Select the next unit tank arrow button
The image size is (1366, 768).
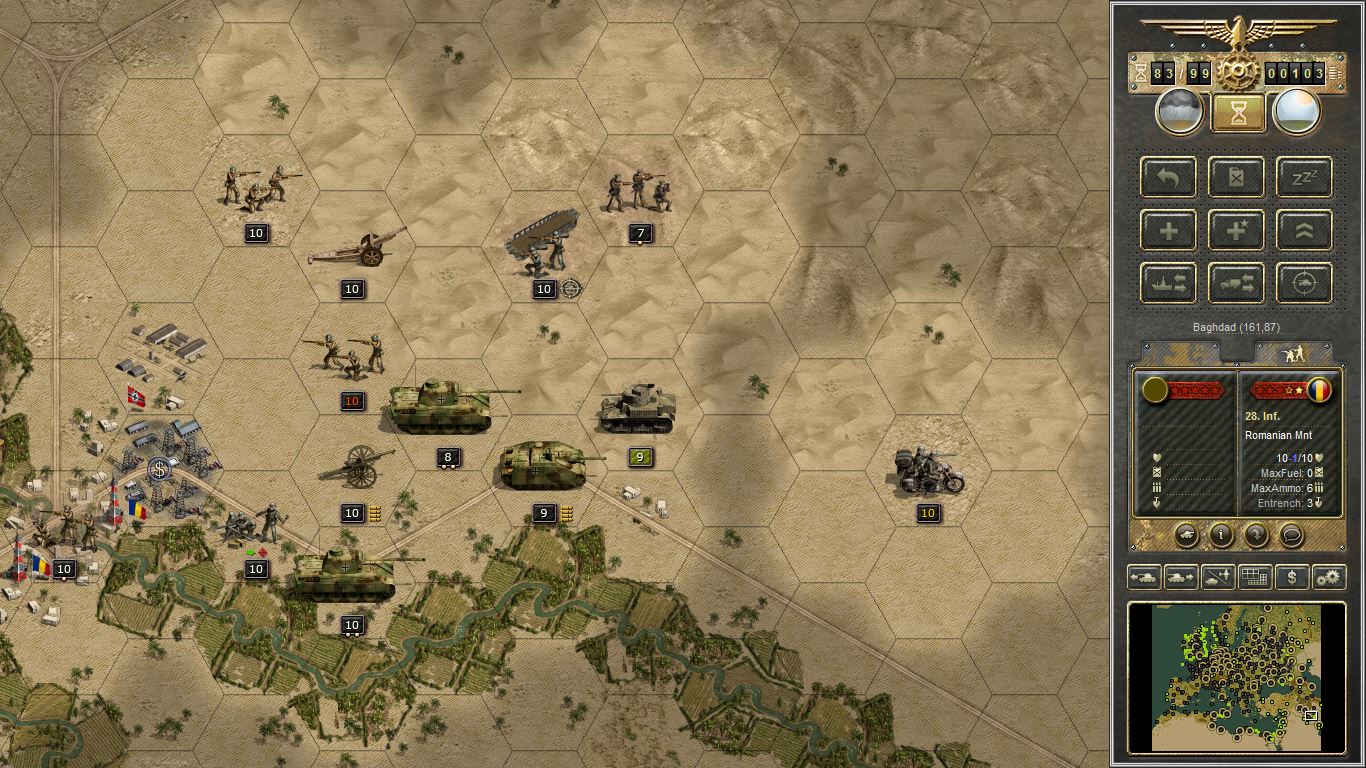(1181, 577)
